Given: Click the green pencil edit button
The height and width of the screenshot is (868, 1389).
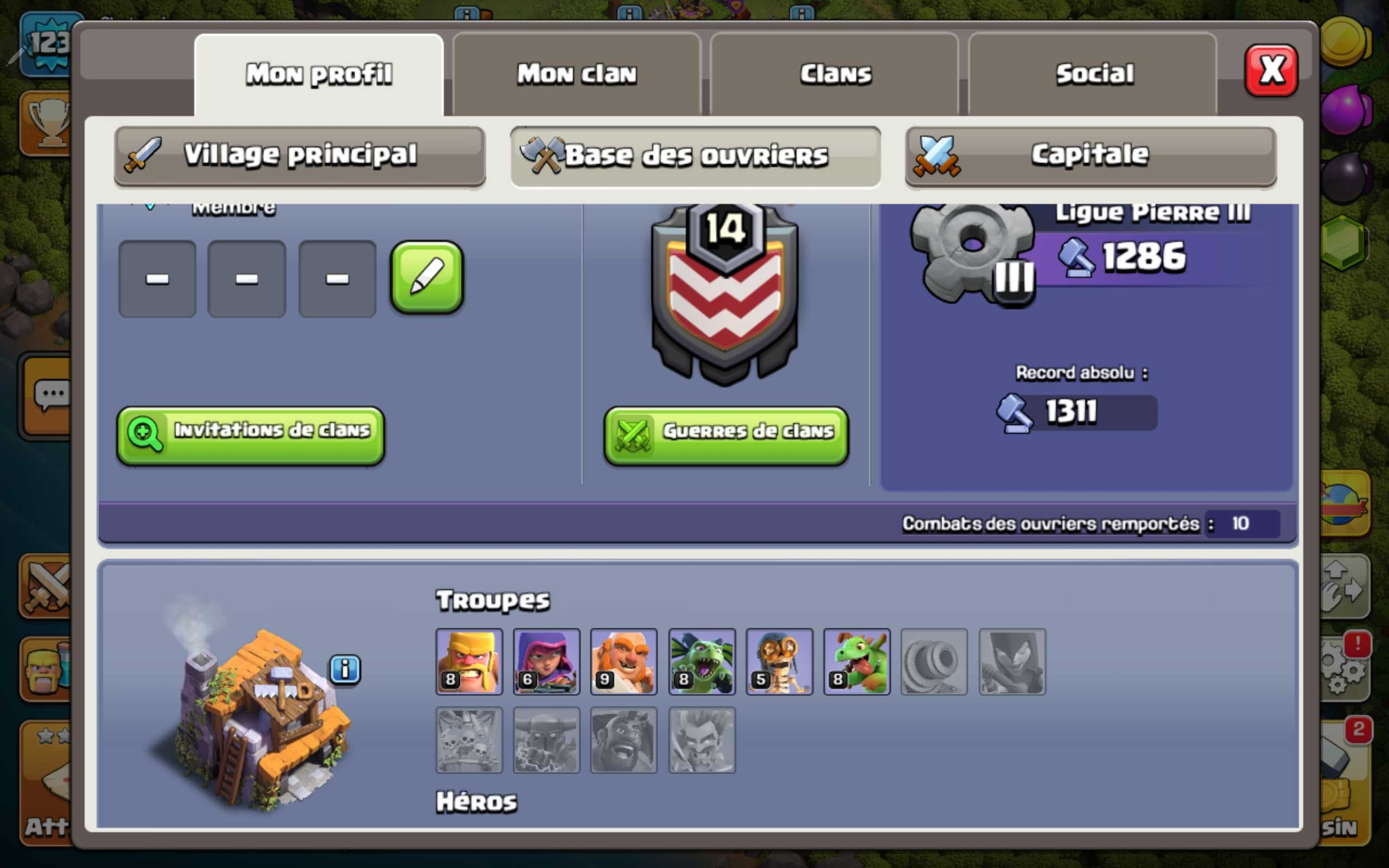Looking at the screenshot, I should (426, 278).
